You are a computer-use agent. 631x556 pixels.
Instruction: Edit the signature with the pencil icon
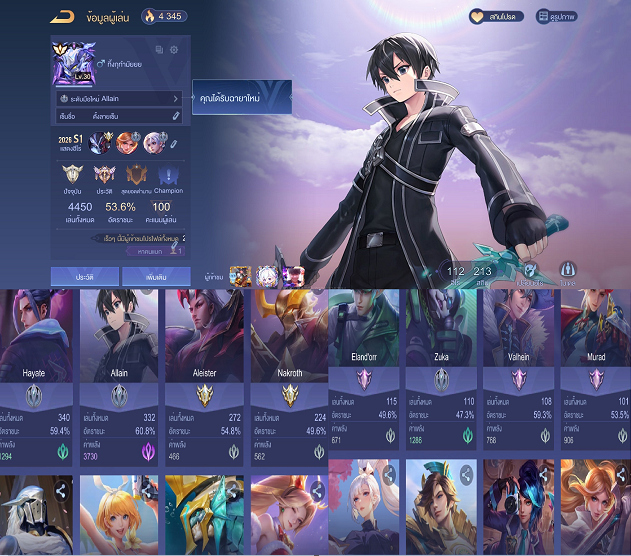[x=176, y=117]
